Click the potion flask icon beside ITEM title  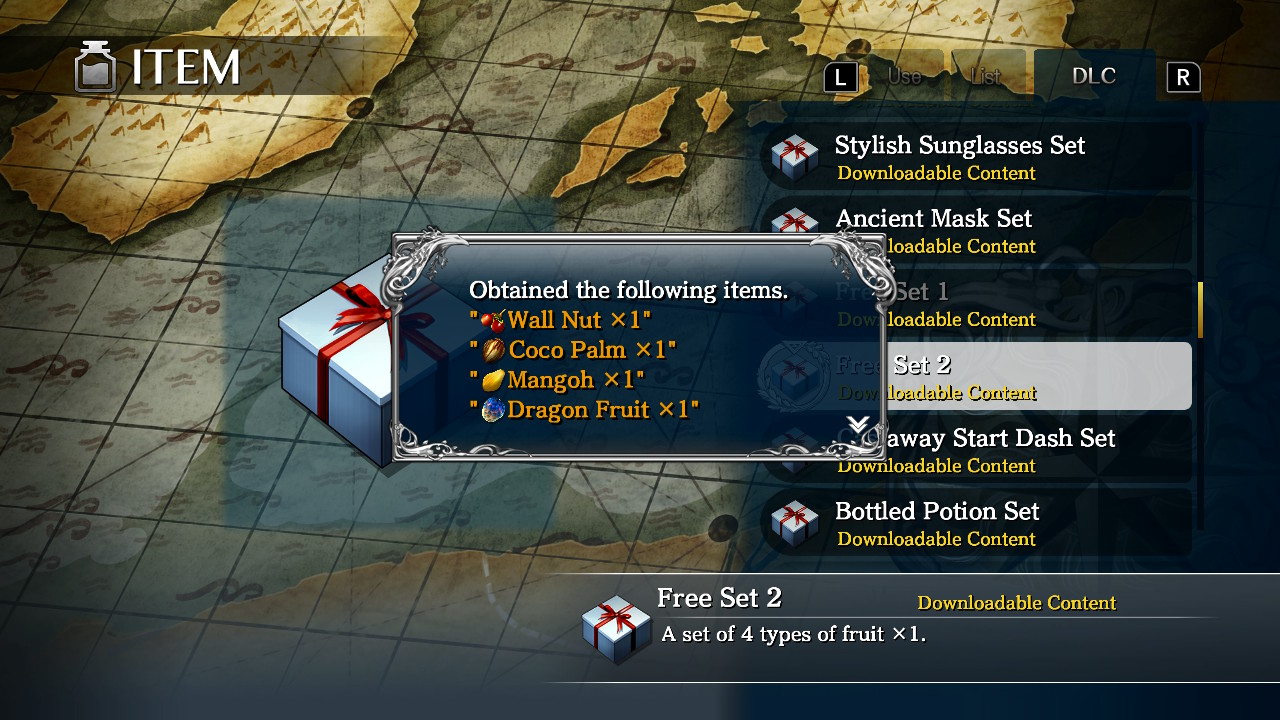tap(96, 66)
